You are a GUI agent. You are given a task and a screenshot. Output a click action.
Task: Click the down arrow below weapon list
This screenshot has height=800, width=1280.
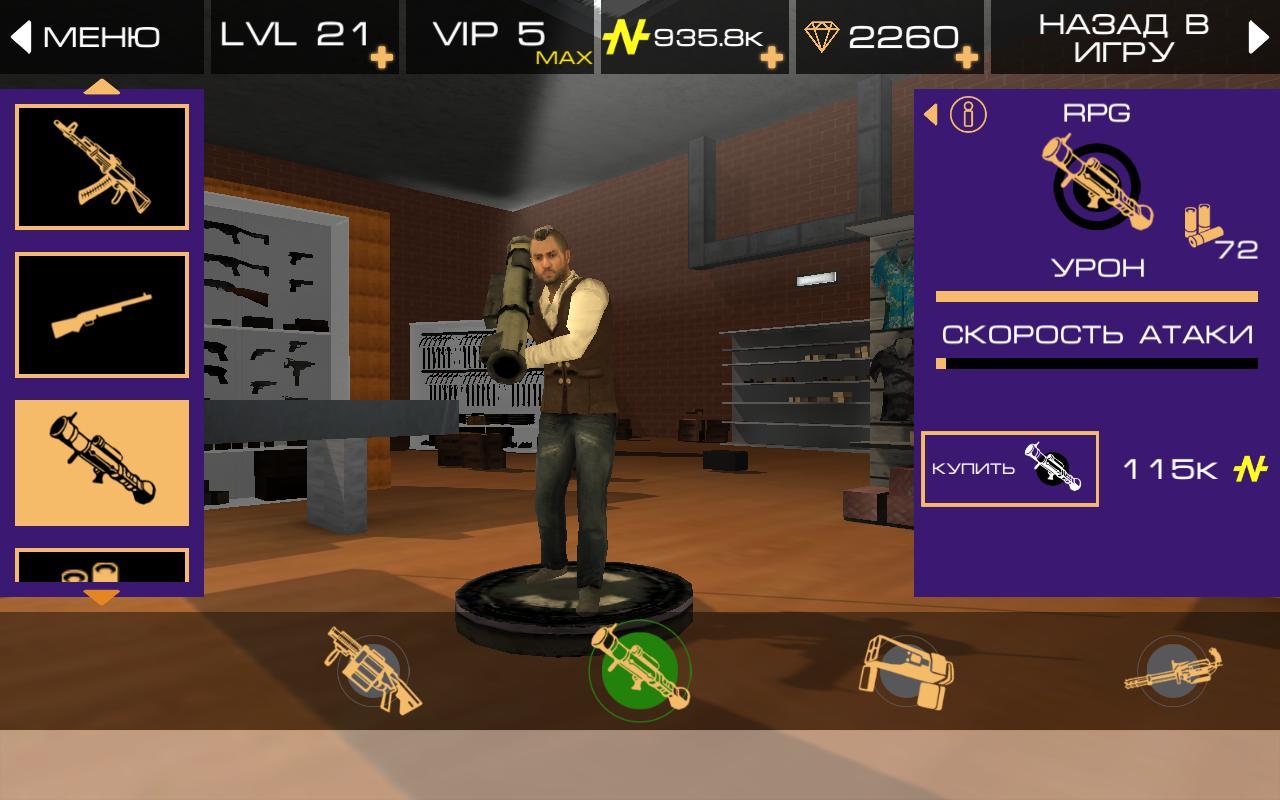coord(101,598)
